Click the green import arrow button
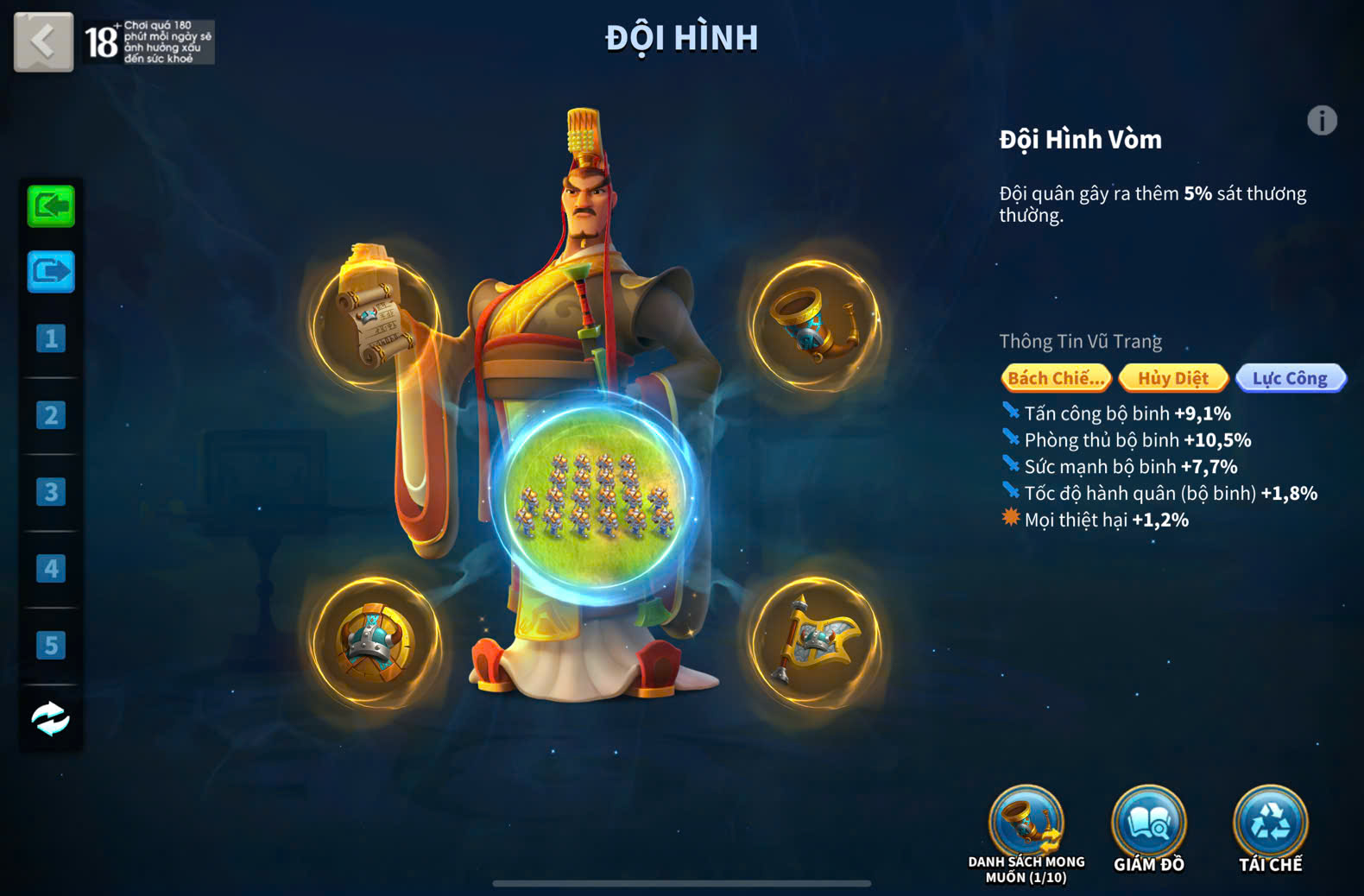The height and width of the screenshot is (896, 1364). pos(51,206)
